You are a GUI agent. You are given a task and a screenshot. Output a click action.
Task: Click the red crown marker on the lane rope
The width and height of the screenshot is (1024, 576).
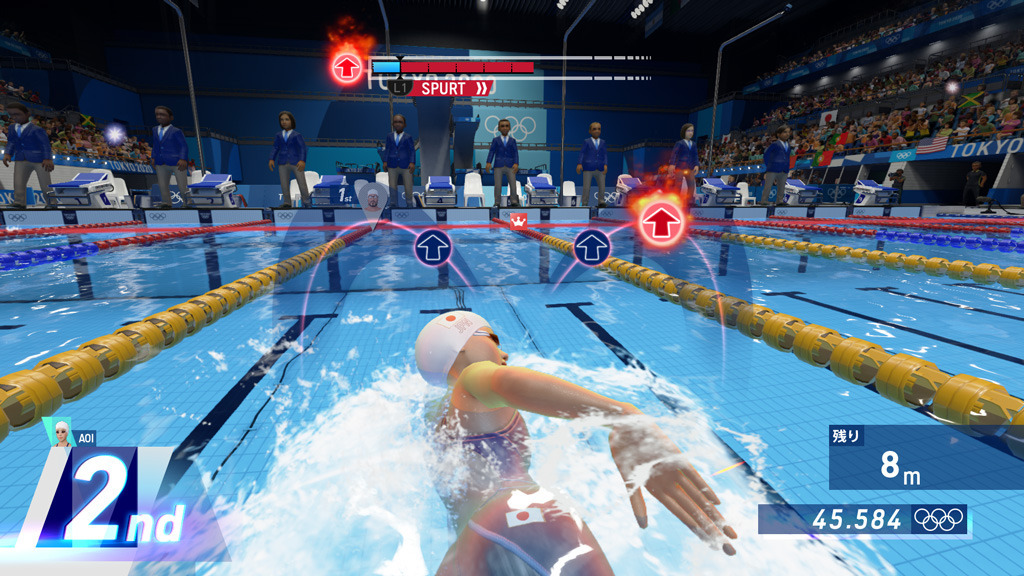pos(519,219)
